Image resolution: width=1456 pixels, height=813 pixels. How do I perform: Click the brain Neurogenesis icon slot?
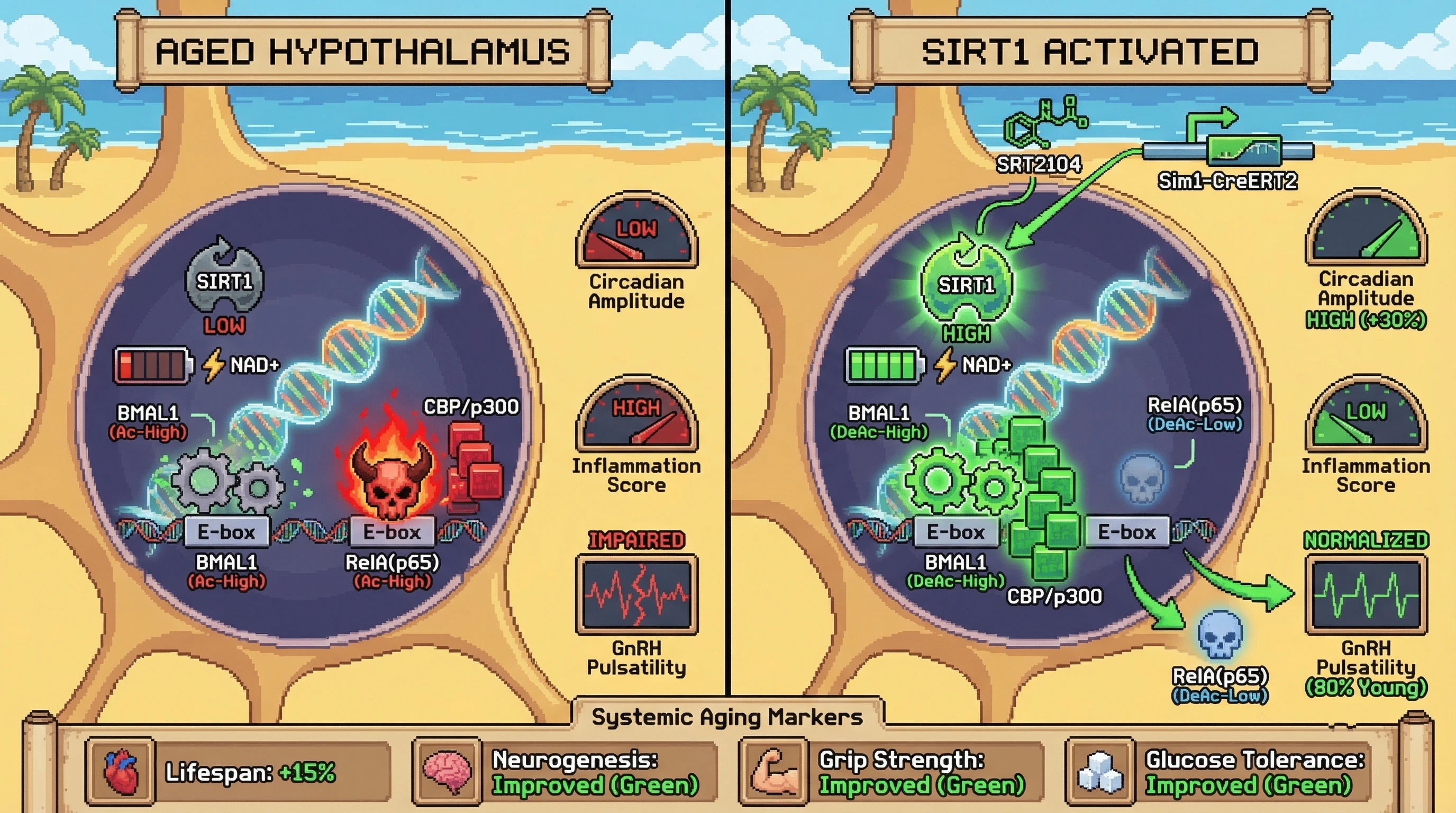tap(447, 772)
